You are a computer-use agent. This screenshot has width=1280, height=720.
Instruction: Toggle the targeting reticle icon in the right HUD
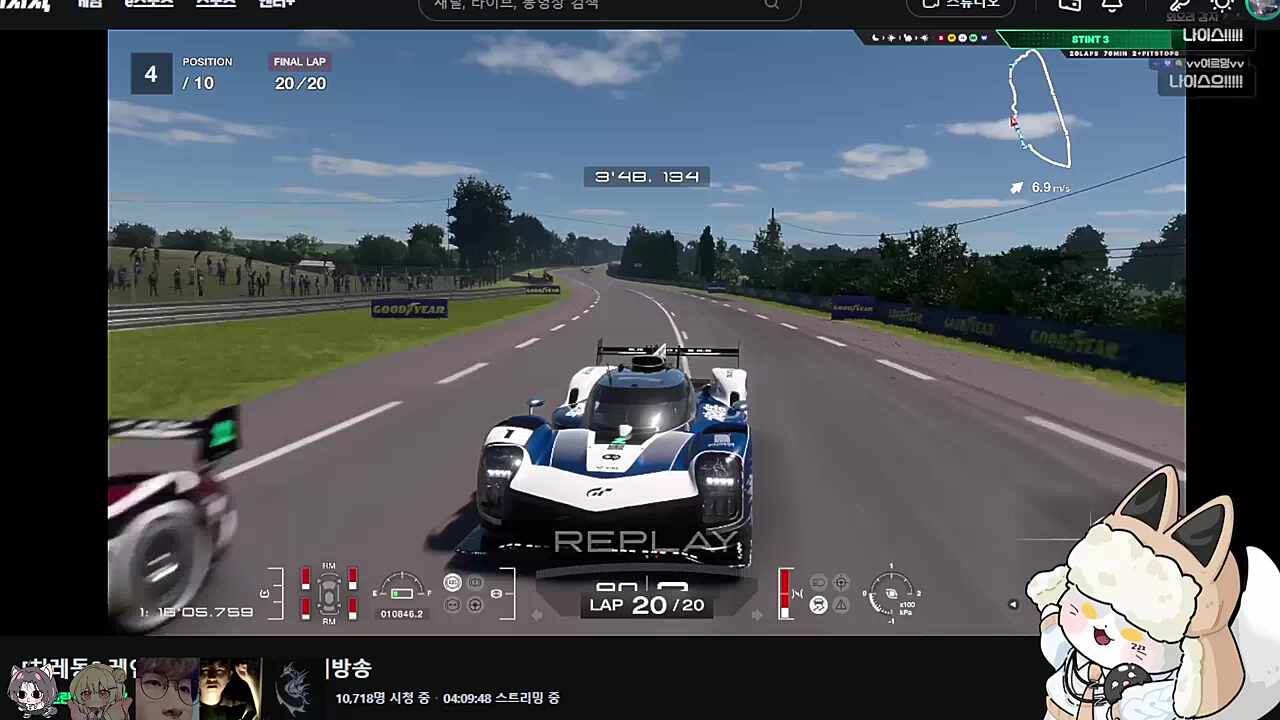click(x=841, y=582)
